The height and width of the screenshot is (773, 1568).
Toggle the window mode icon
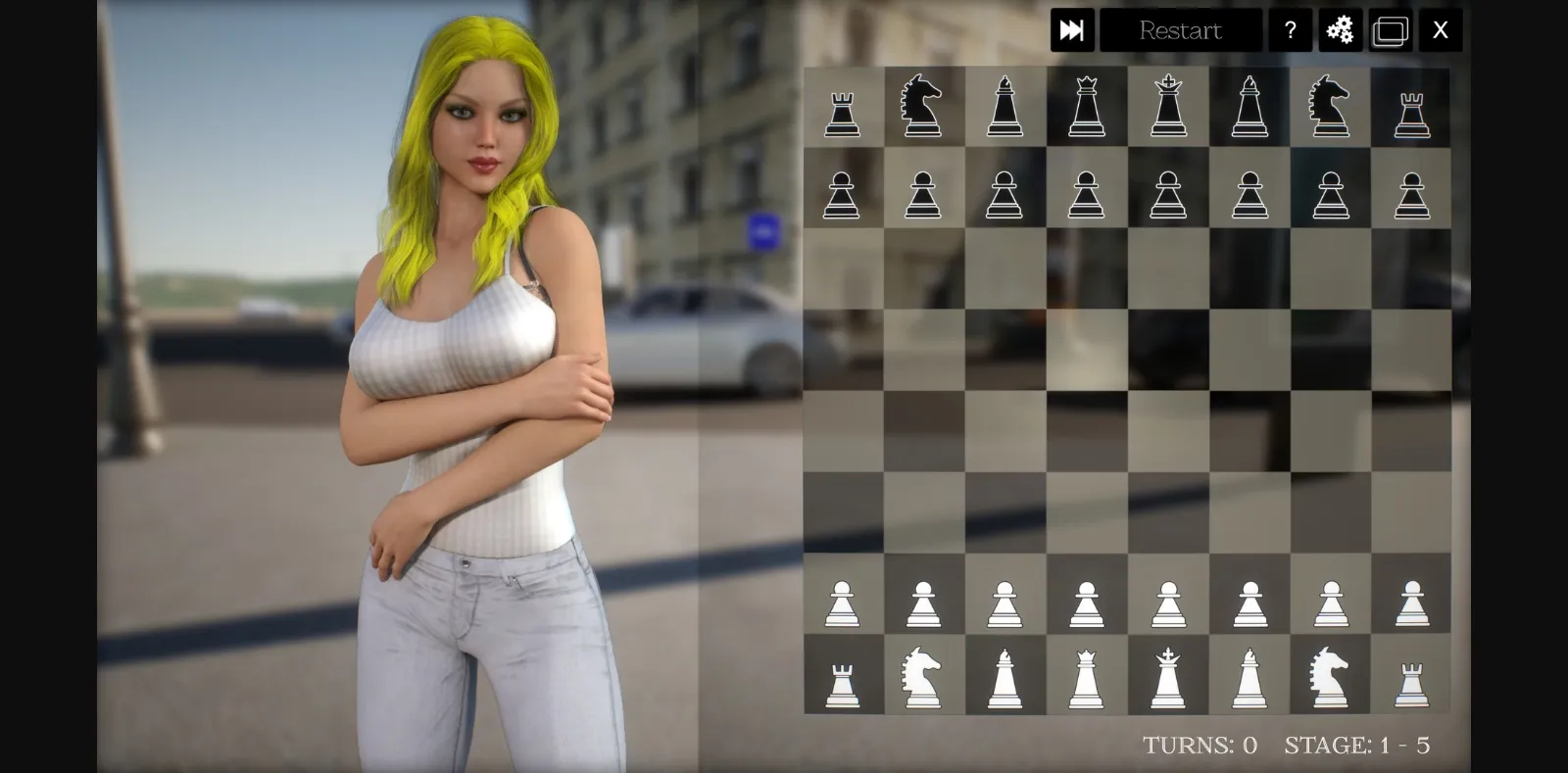[x=1392, y=30]
